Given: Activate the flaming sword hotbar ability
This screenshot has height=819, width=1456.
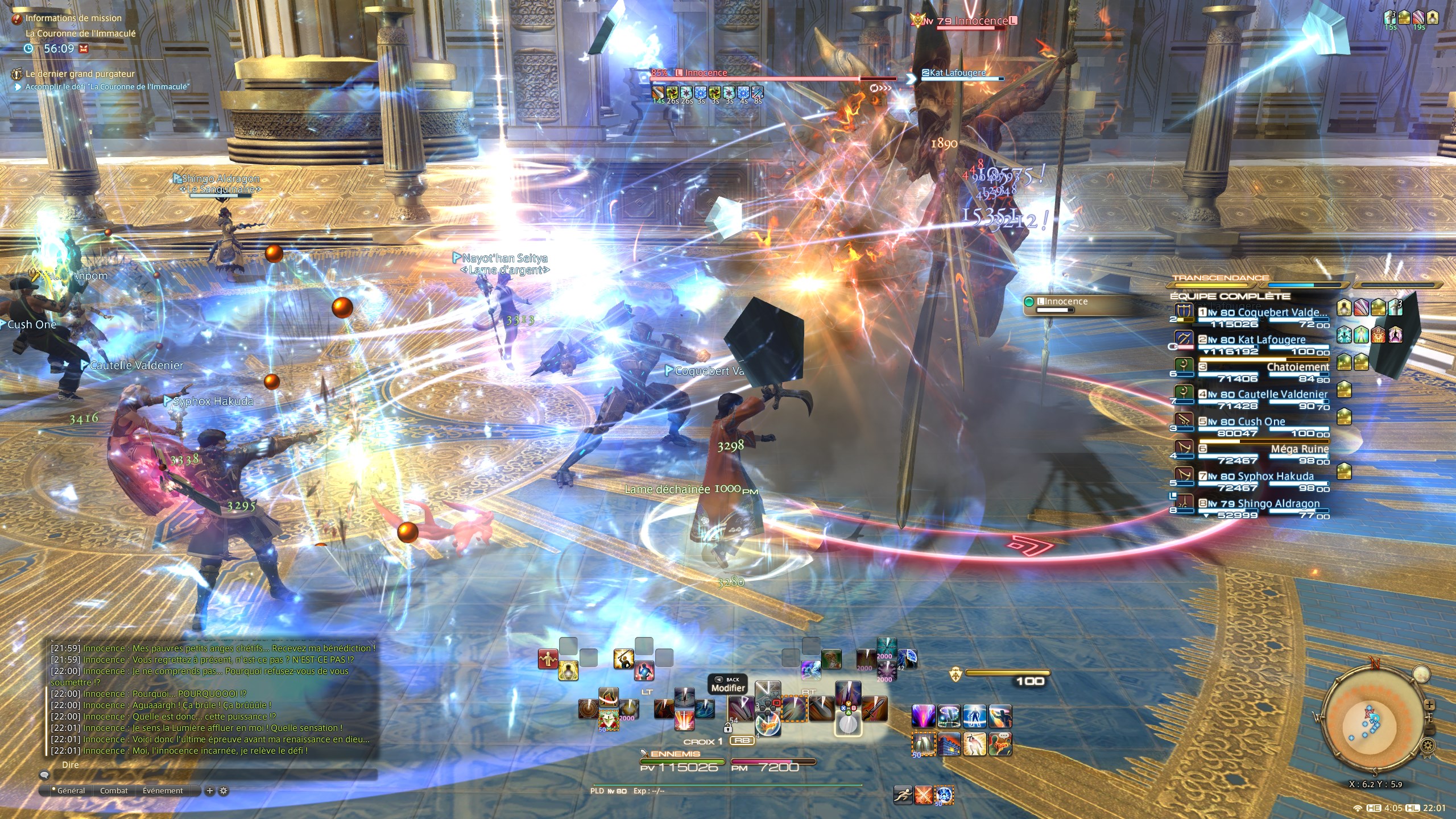Looking at the screenshot, I should tap(875, 709).
